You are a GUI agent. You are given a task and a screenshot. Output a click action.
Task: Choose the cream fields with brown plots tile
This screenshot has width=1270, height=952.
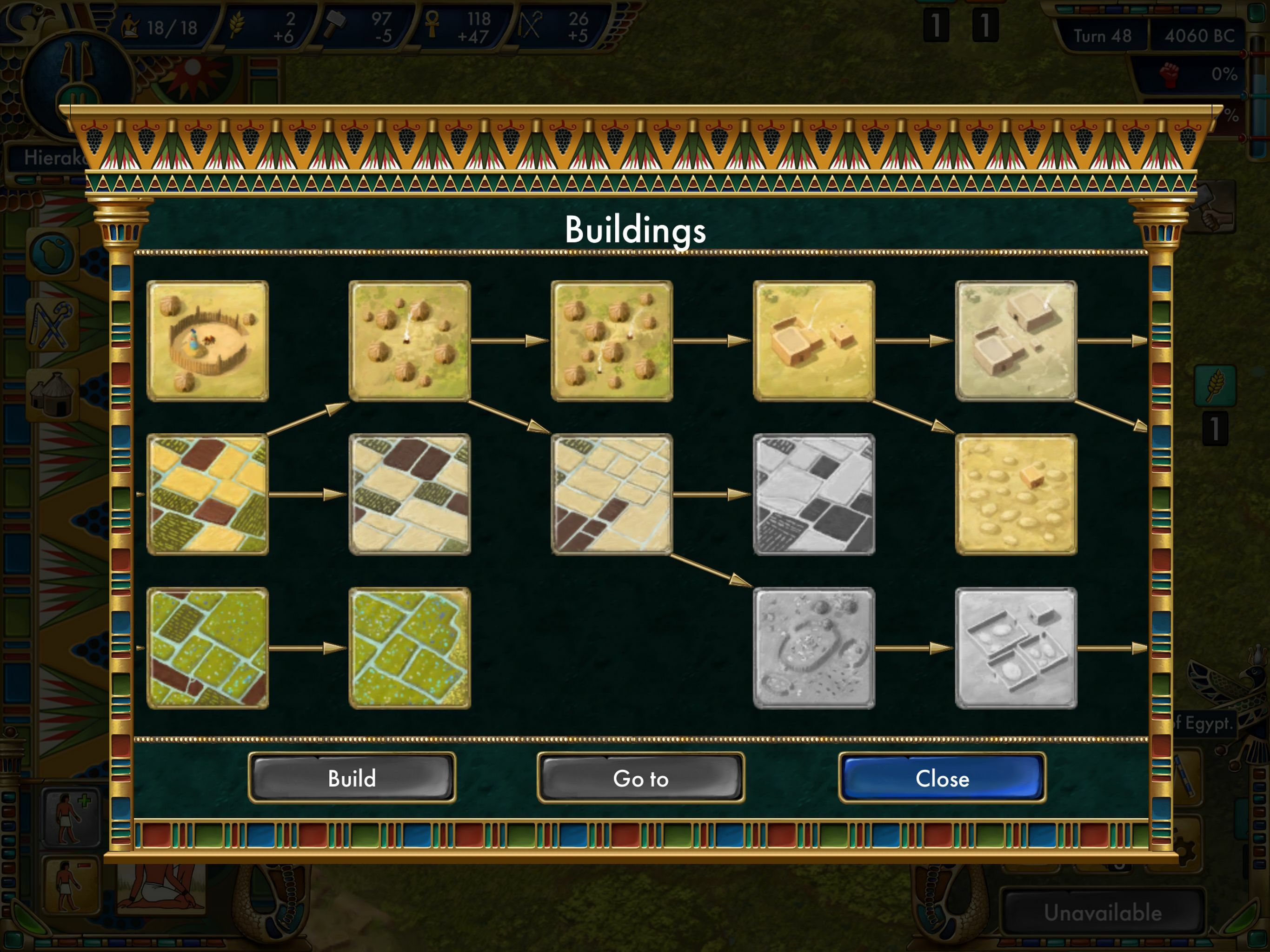coord(612,494)
